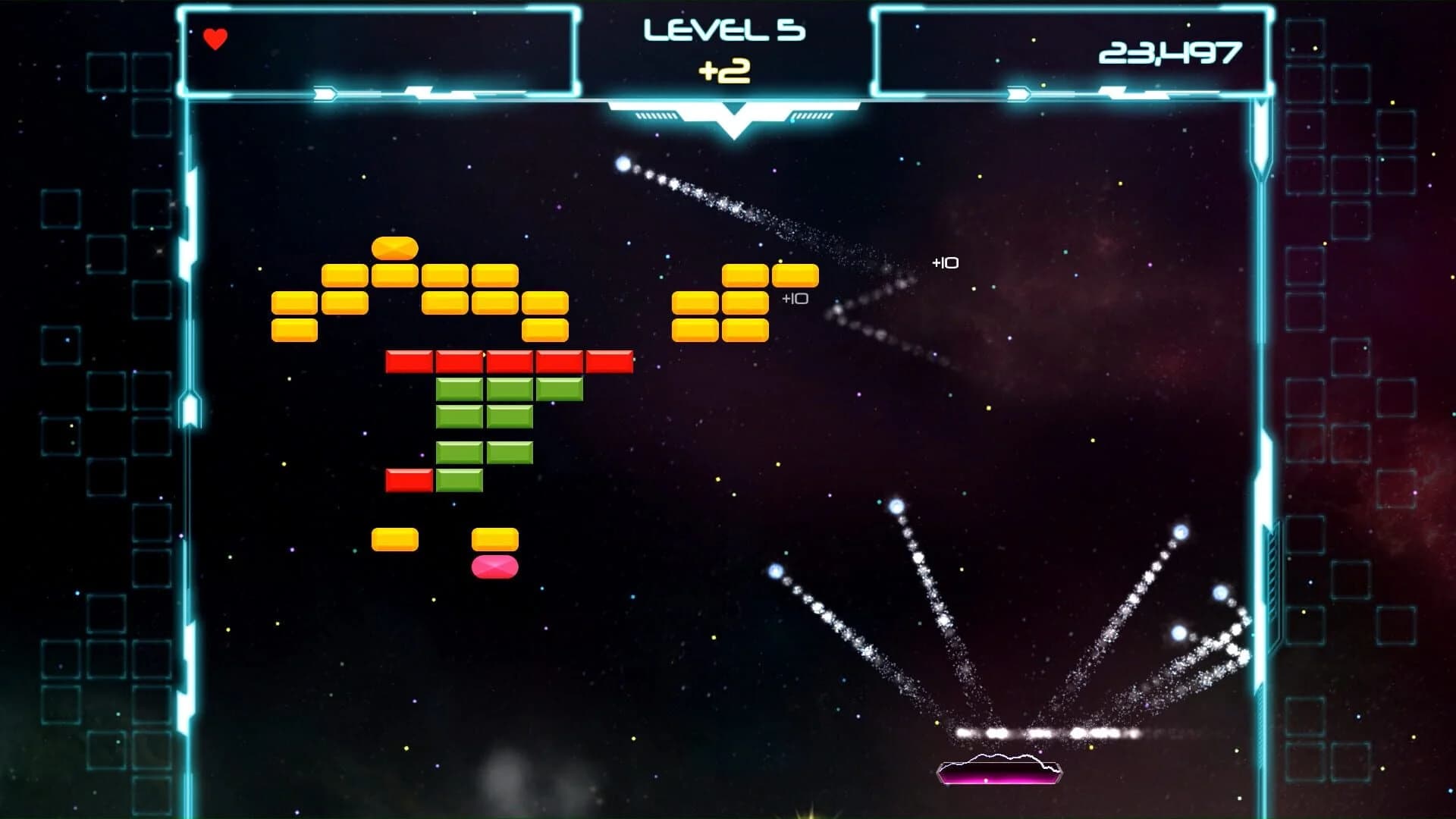The image size is (1456, 819).
Task: Click the white ball near the top trail
Action: click(x=623, y=163)
